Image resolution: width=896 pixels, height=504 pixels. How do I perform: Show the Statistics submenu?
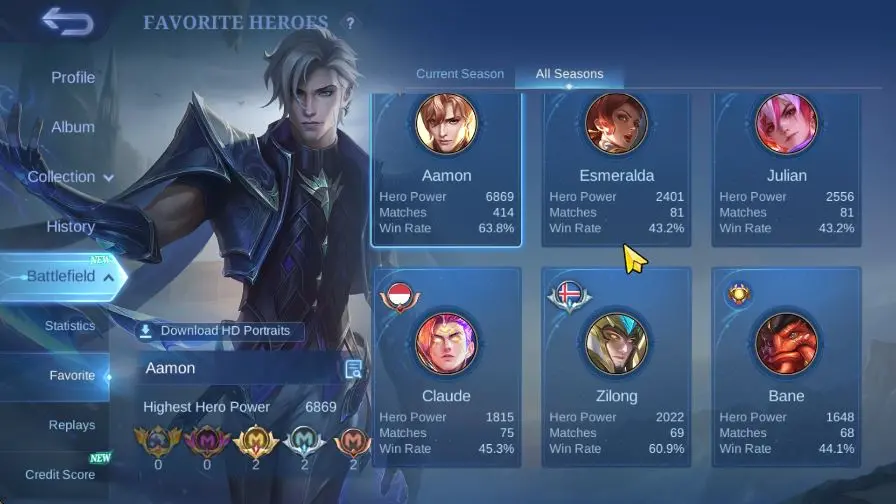point(70,326)
